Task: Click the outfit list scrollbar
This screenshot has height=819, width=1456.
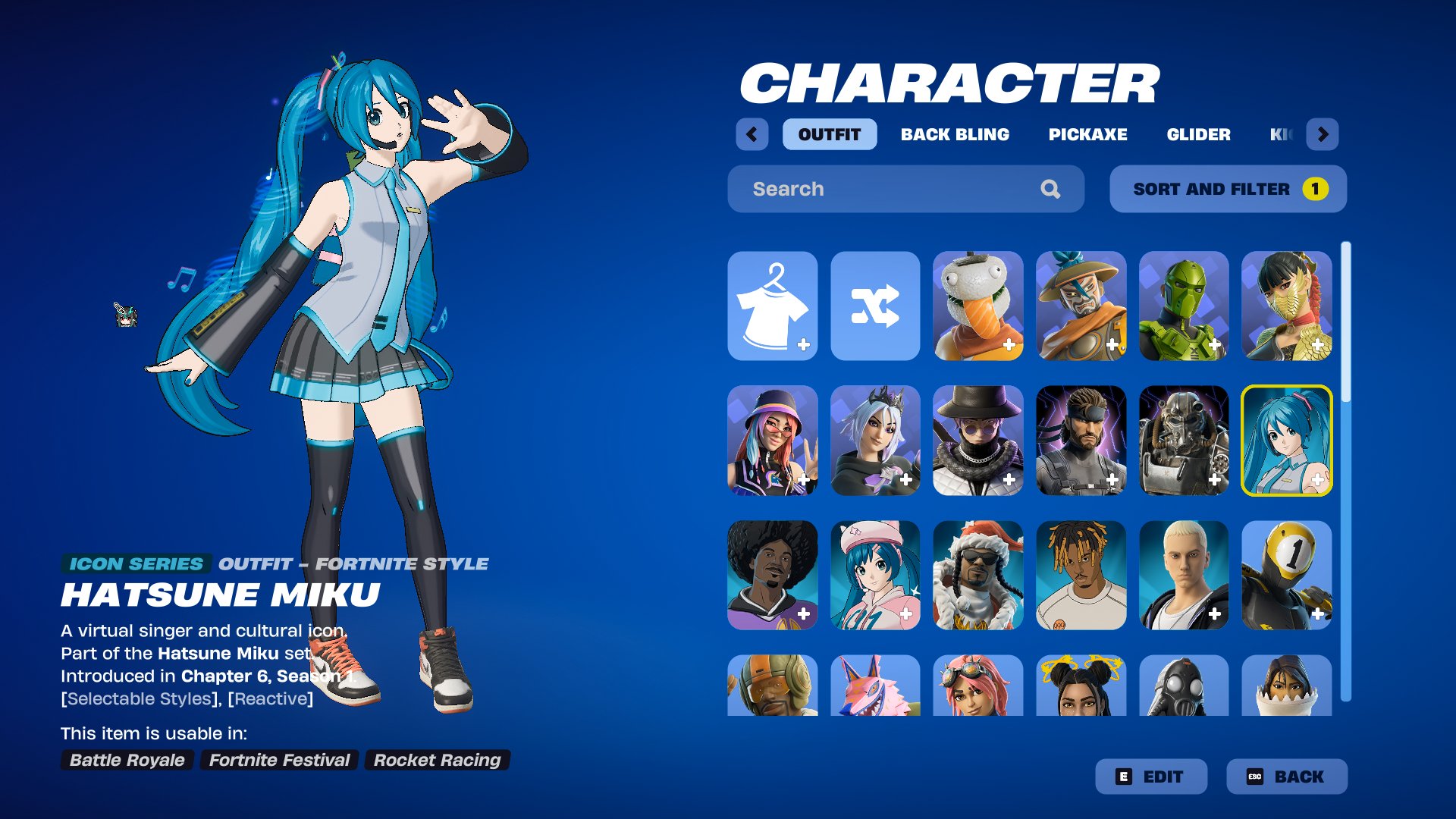Action: pyautogui.click(x=1345, y=470)
